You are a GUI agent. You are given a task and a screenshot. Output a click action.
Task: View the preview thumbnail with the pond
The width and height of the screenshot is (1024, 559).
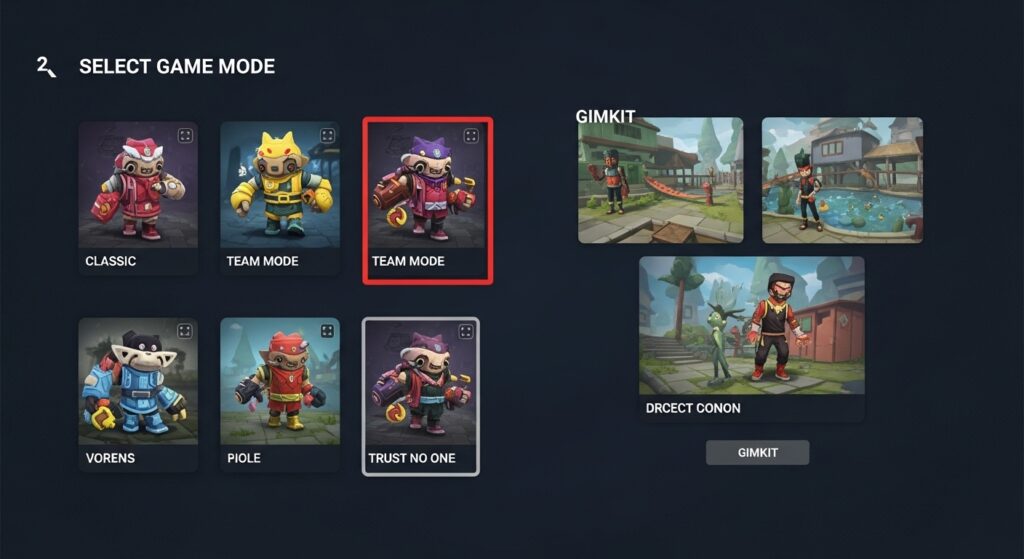pyautogui.click(x=842, y=180)
